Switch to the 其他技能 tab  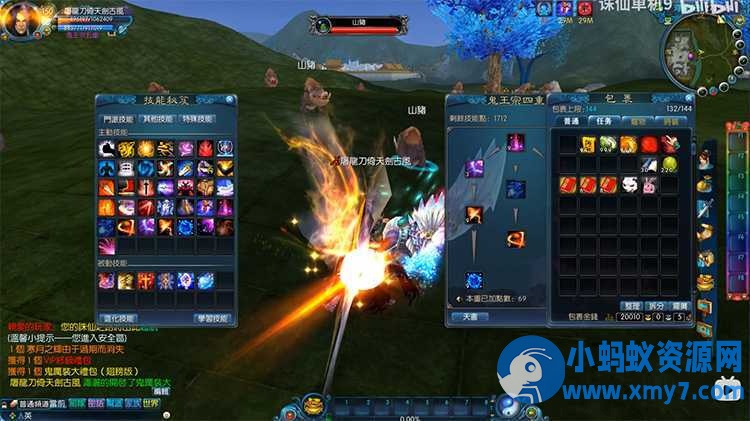tap(156, 118)
